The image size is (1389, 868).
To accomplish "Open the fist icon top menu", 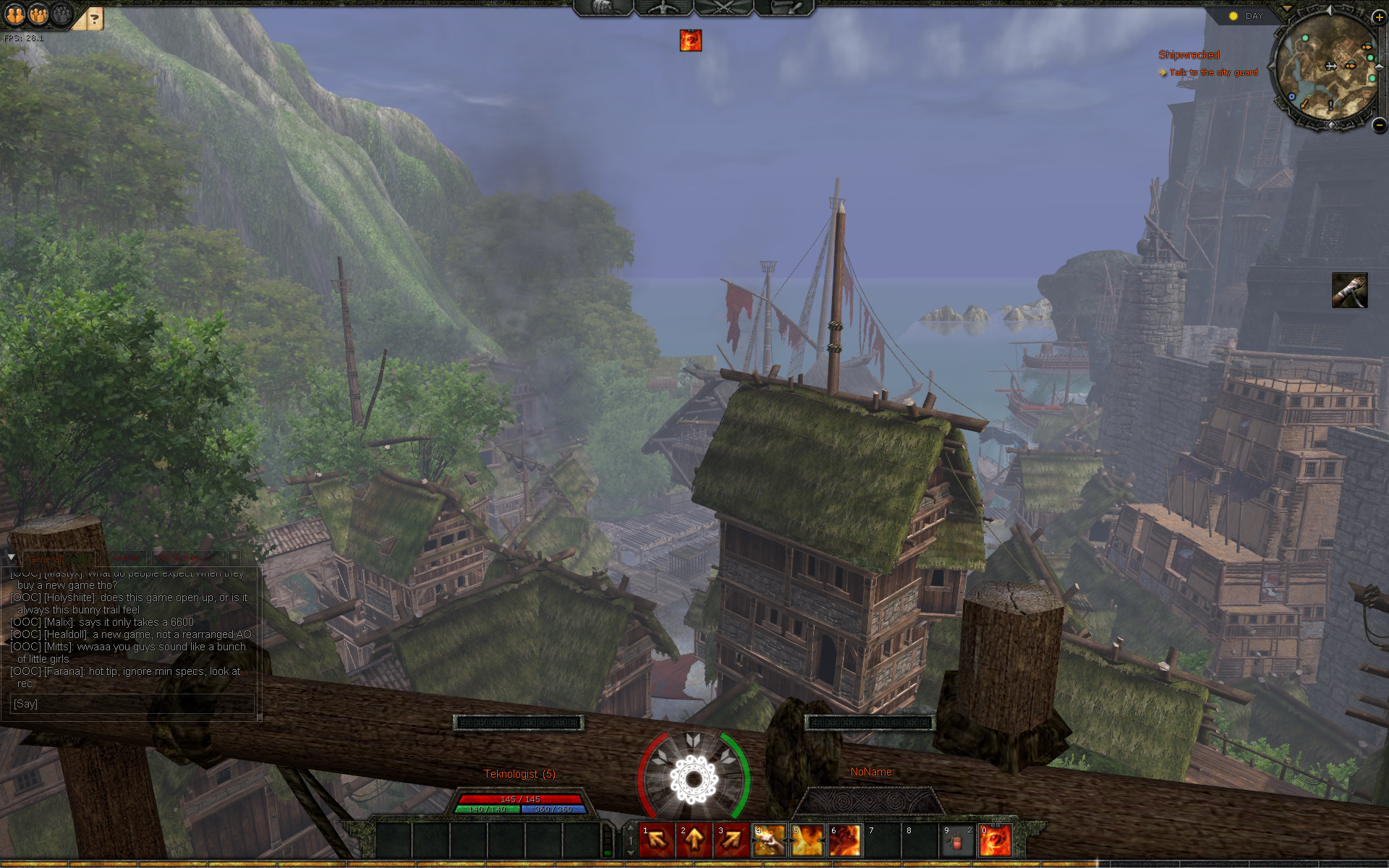I will [x=604, y=7].
